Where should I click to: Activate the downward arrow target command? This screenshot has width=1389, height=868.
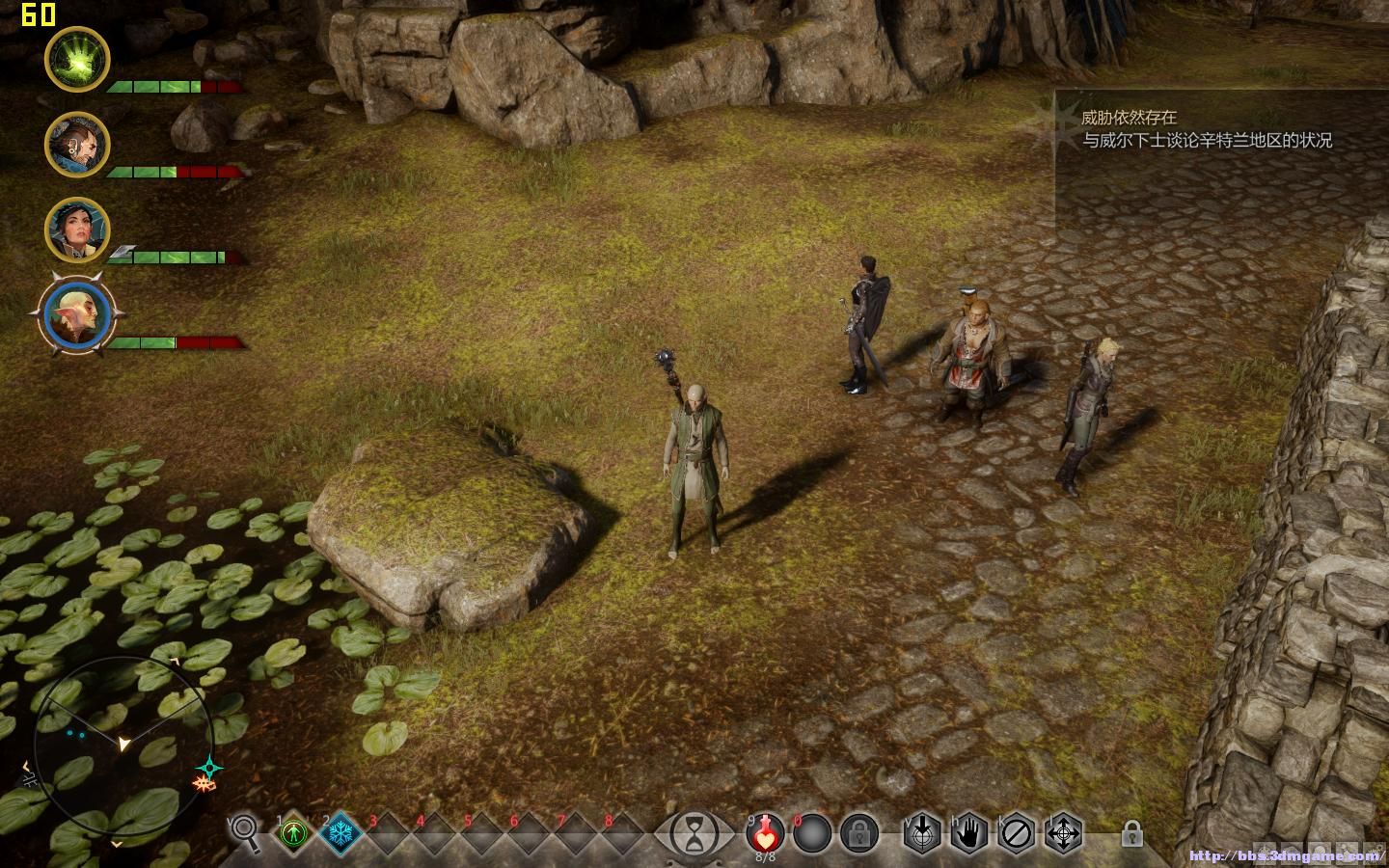click(x=922, y=832)
